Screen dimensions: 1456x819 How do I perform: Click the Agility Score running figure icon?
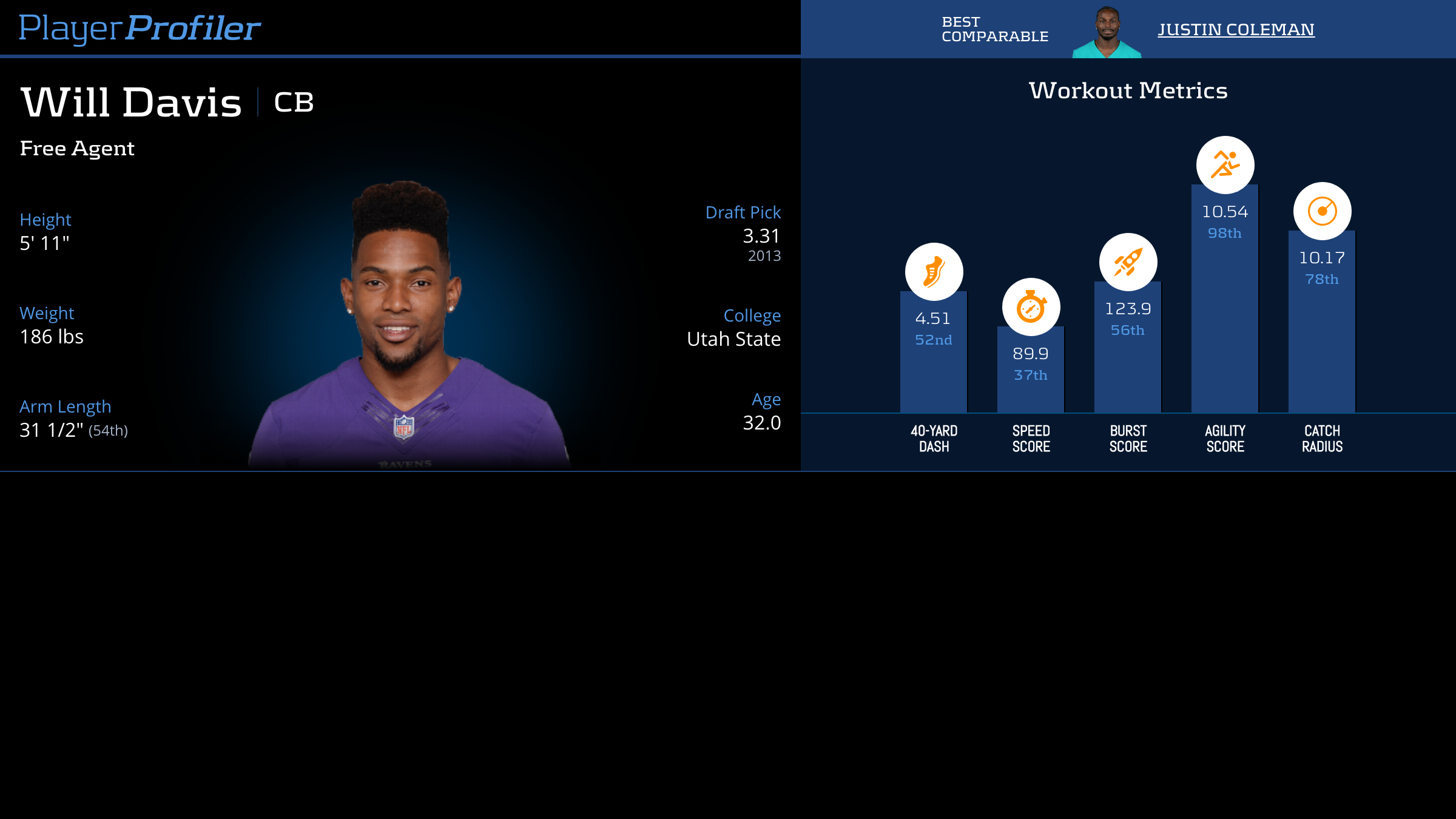[x=1225, y=165]
